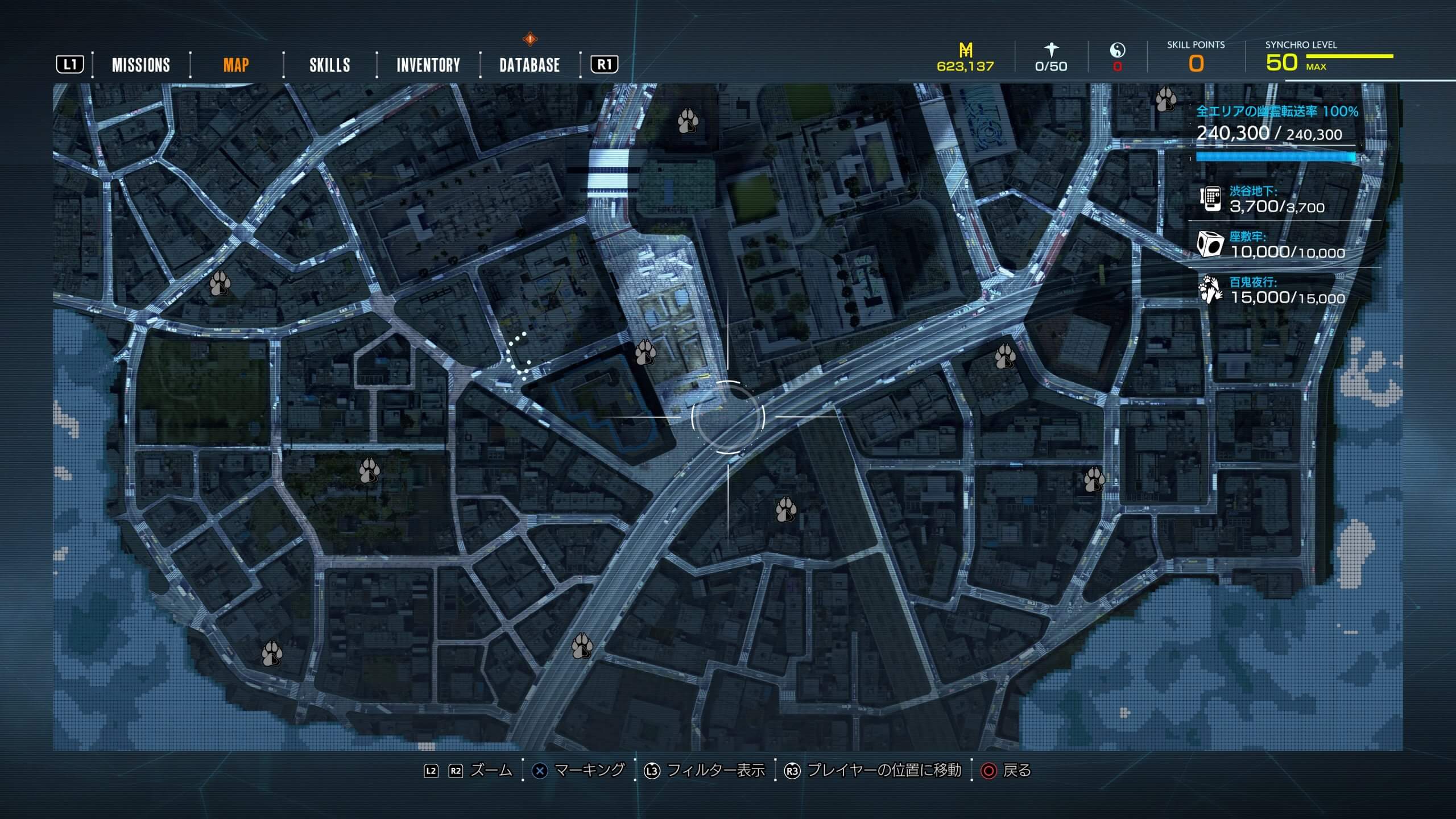Click the orange alert icon above DATABASE
This screenshot has height=819, width=1456.
tap(530, 39)
